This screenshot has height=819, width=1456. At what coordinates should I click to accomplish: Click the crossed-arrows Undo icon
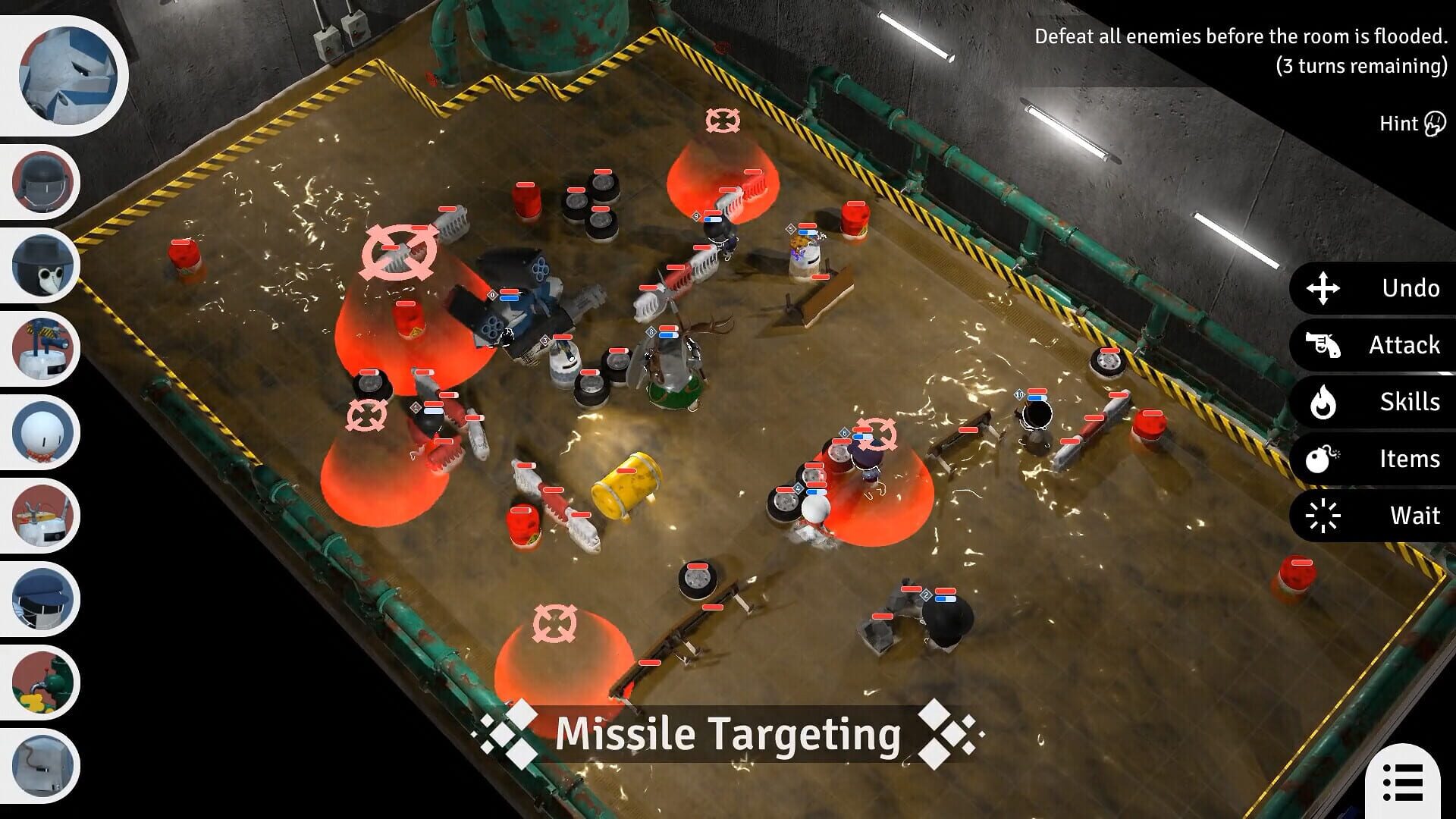click(x=1325, y=289)
